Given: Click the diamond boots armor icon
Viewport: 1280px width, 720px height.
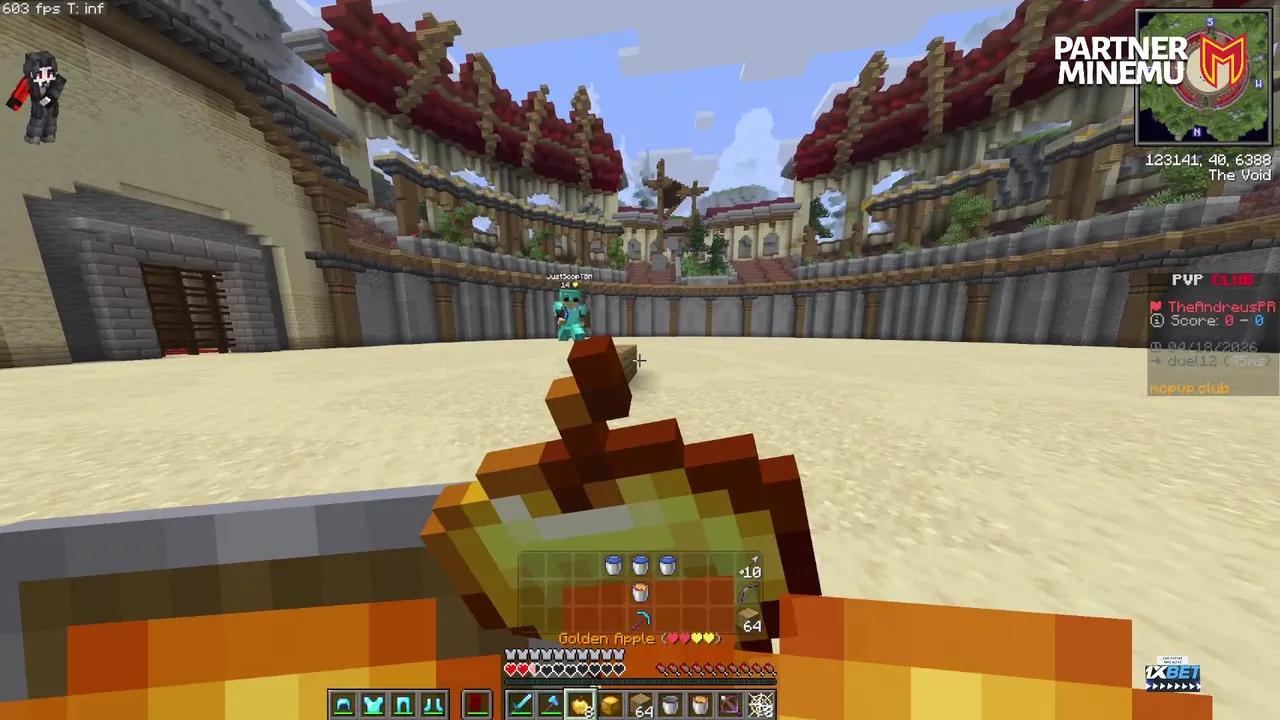Looking at the screenshot, I should coord(433,705).
